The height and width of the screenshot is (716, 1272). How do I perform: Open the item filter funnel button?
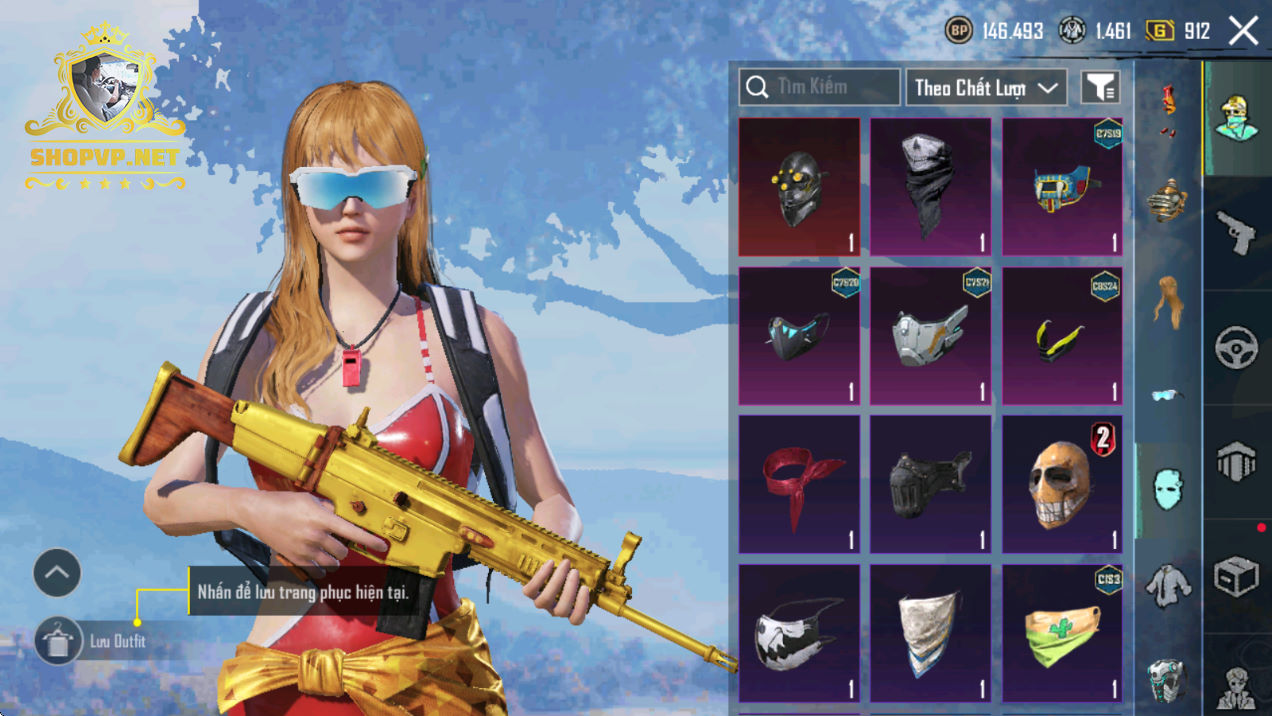point(1100,88)
